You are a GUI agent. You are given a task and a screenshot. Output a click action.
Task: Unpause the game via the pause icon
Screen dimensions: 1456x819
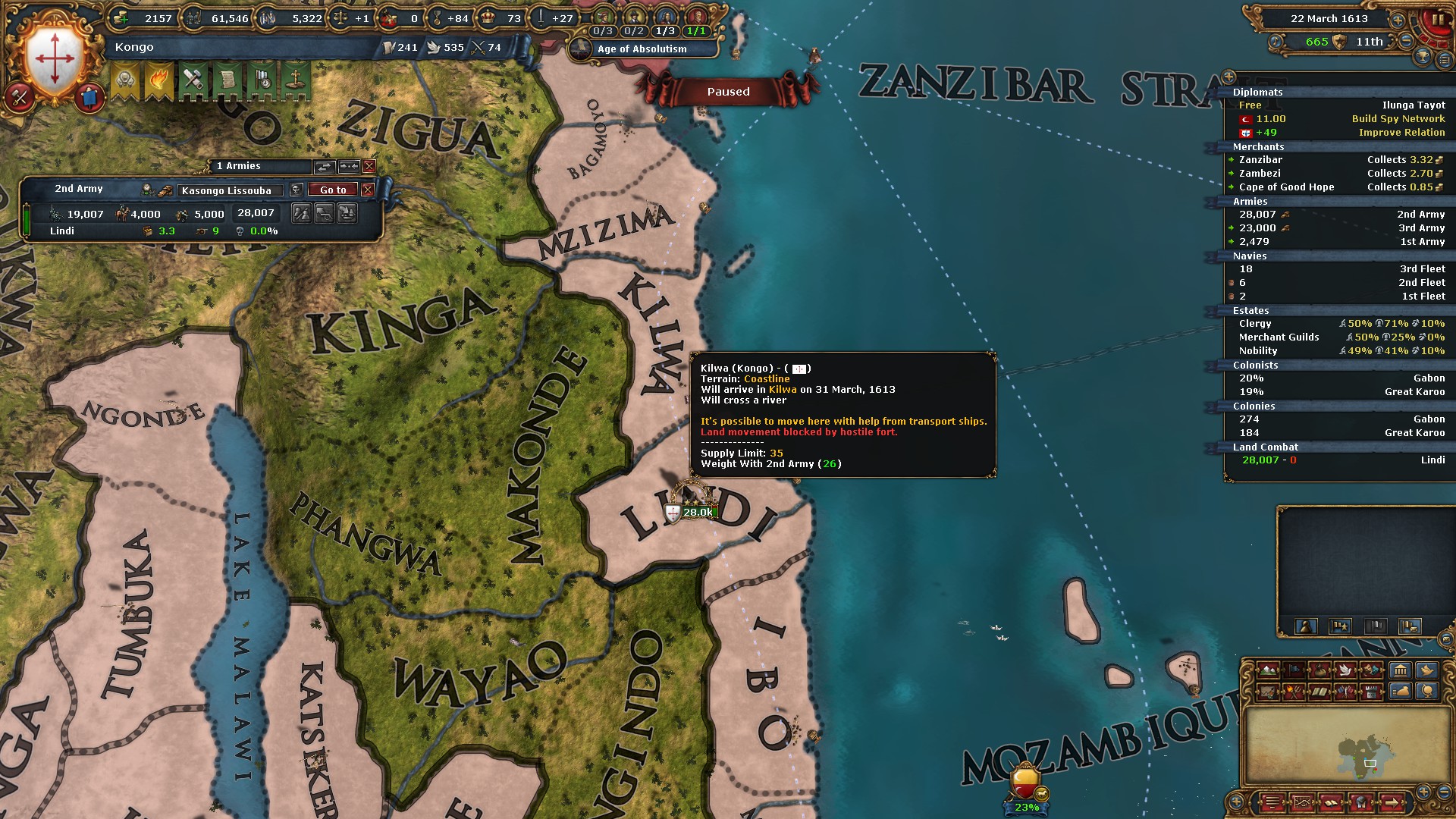[1440, 20]
